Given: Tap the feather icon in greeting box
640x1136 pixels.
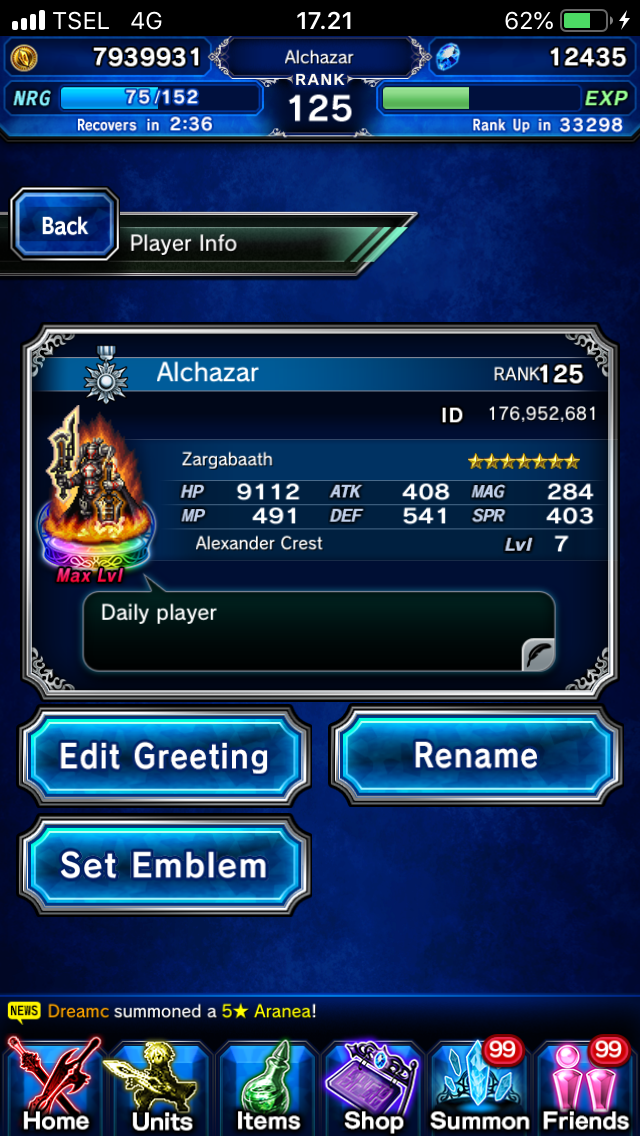Looking at the screenshot, I should click(x=538, y=655).
